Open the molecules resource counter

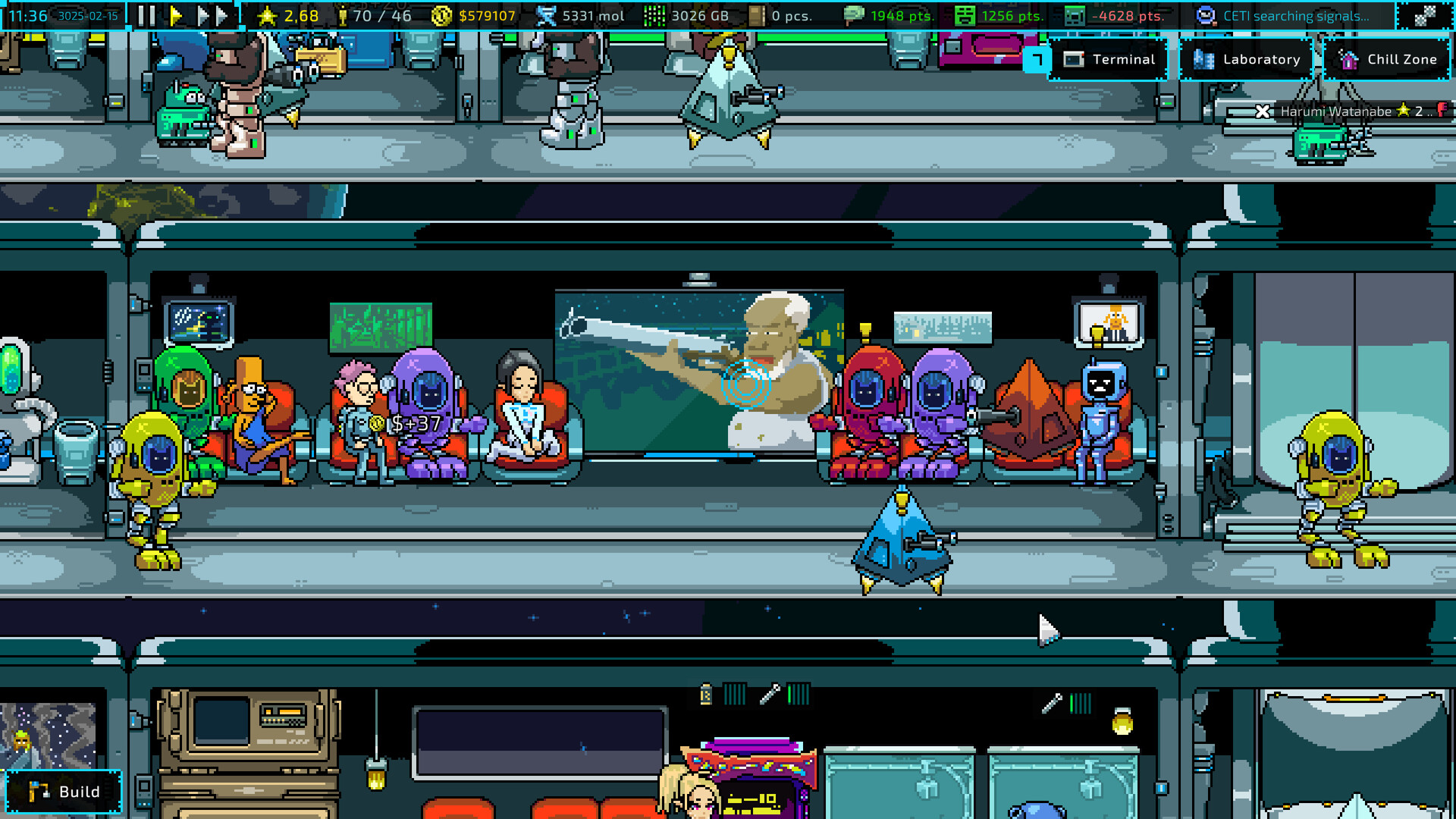pos(544,15)
